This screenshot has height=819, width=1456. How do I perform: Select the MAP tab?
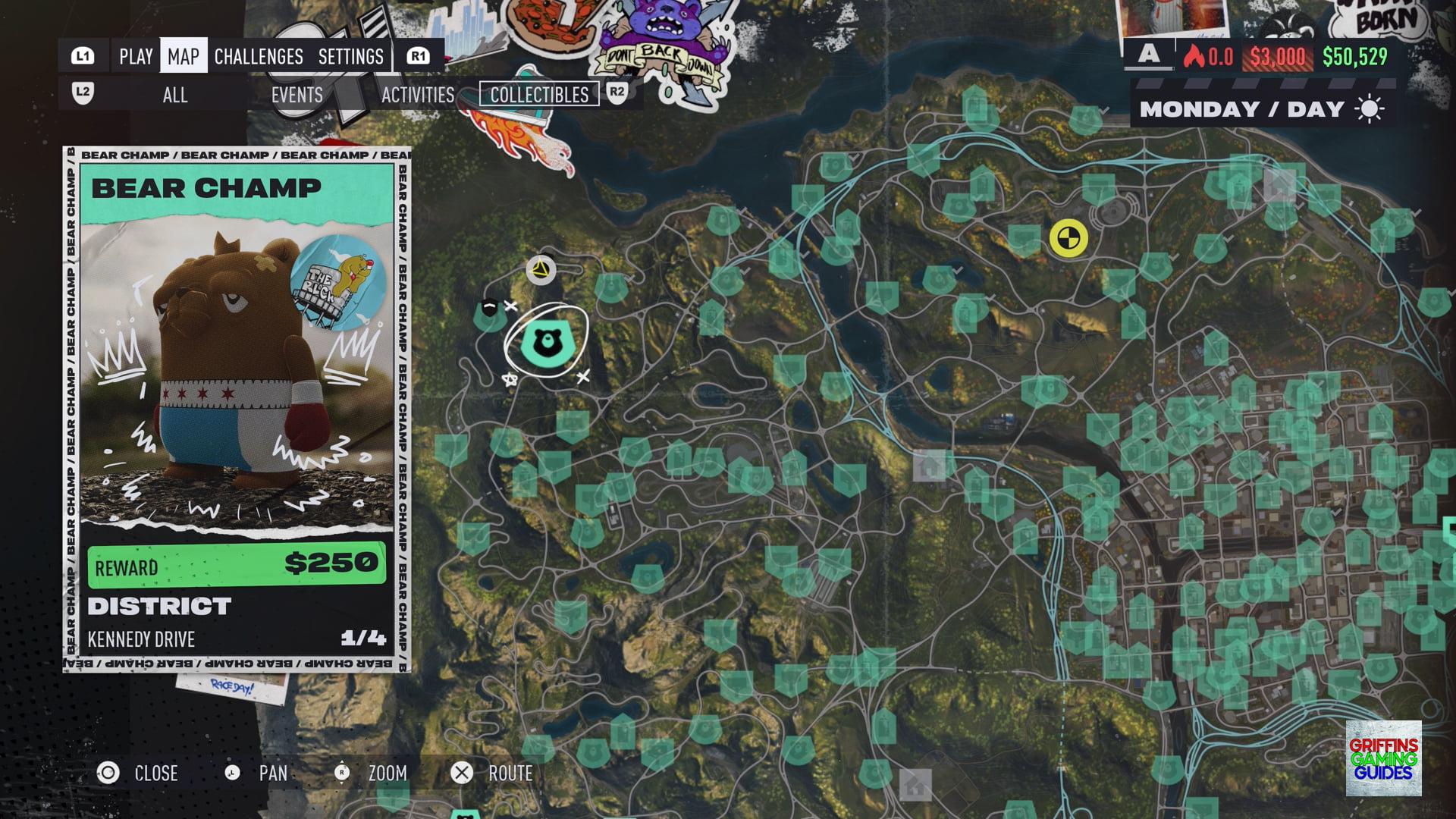[x=184, y=57]
